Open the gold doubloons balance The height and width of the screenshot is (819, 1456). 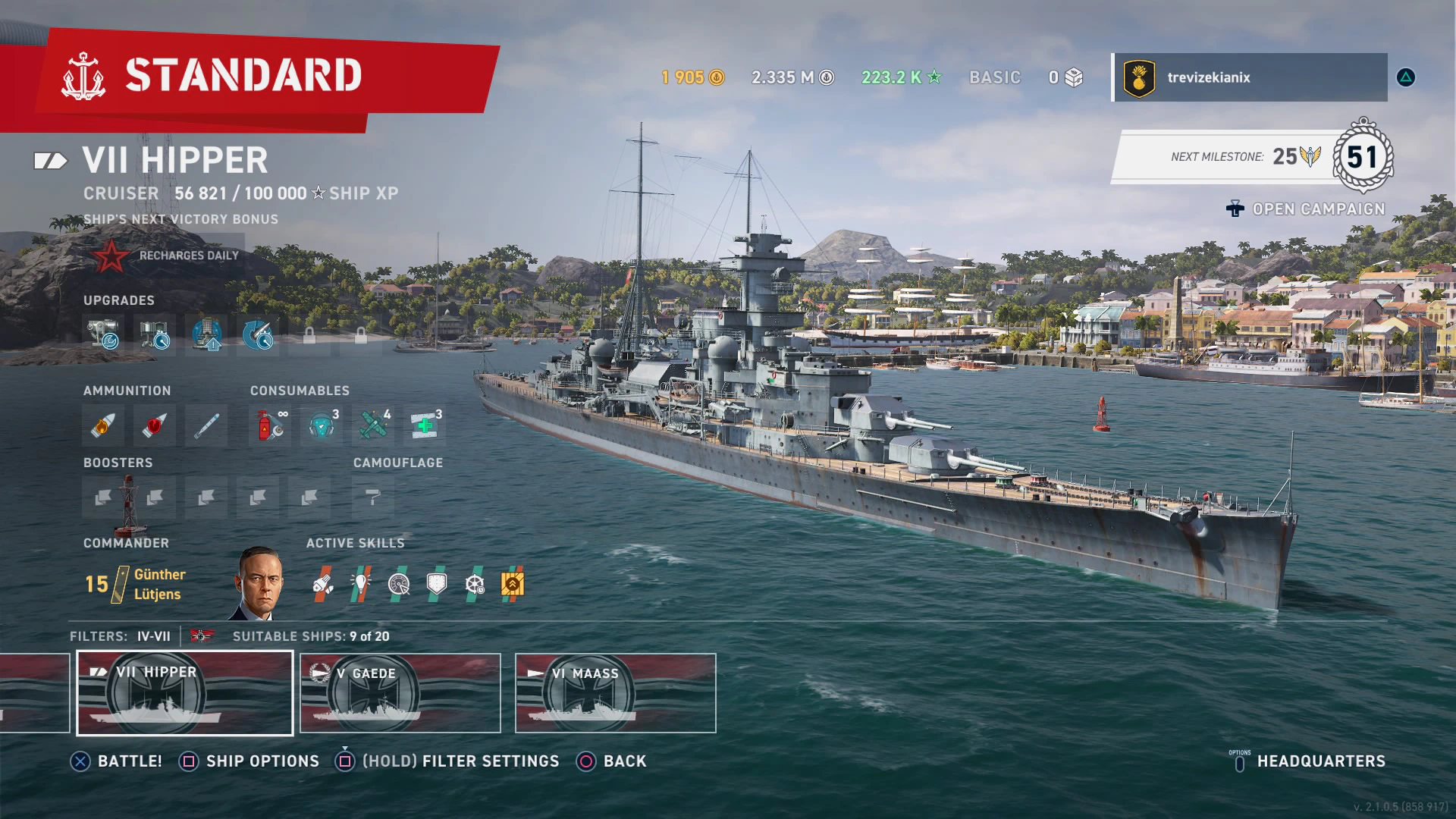(x=692, y=77)
